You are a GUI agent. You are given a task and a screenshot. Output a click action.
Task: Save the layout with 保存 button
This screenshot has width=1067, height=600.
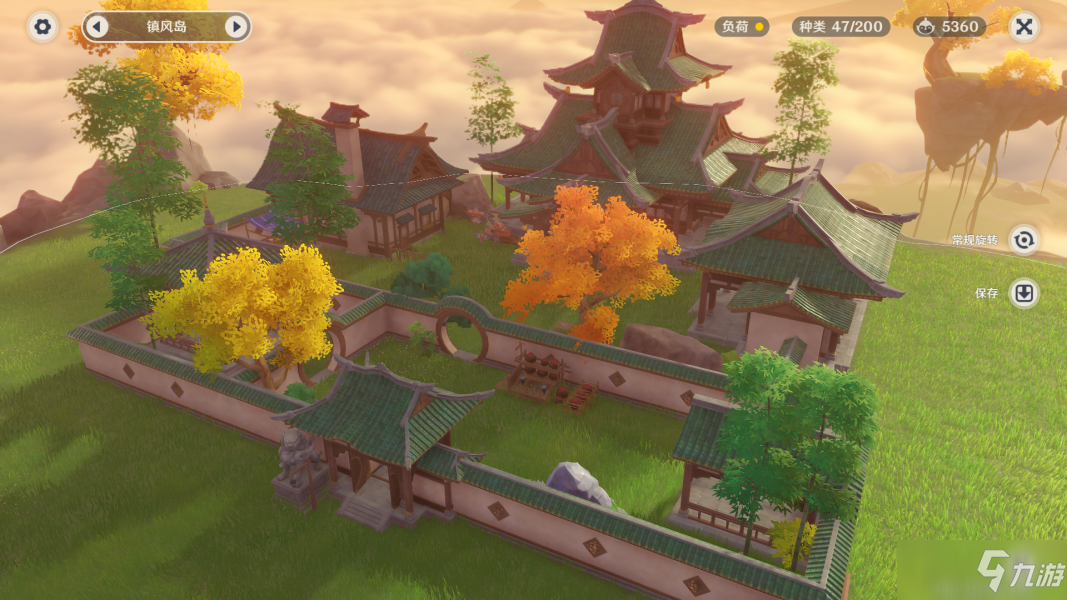(x=1023, y=294)
